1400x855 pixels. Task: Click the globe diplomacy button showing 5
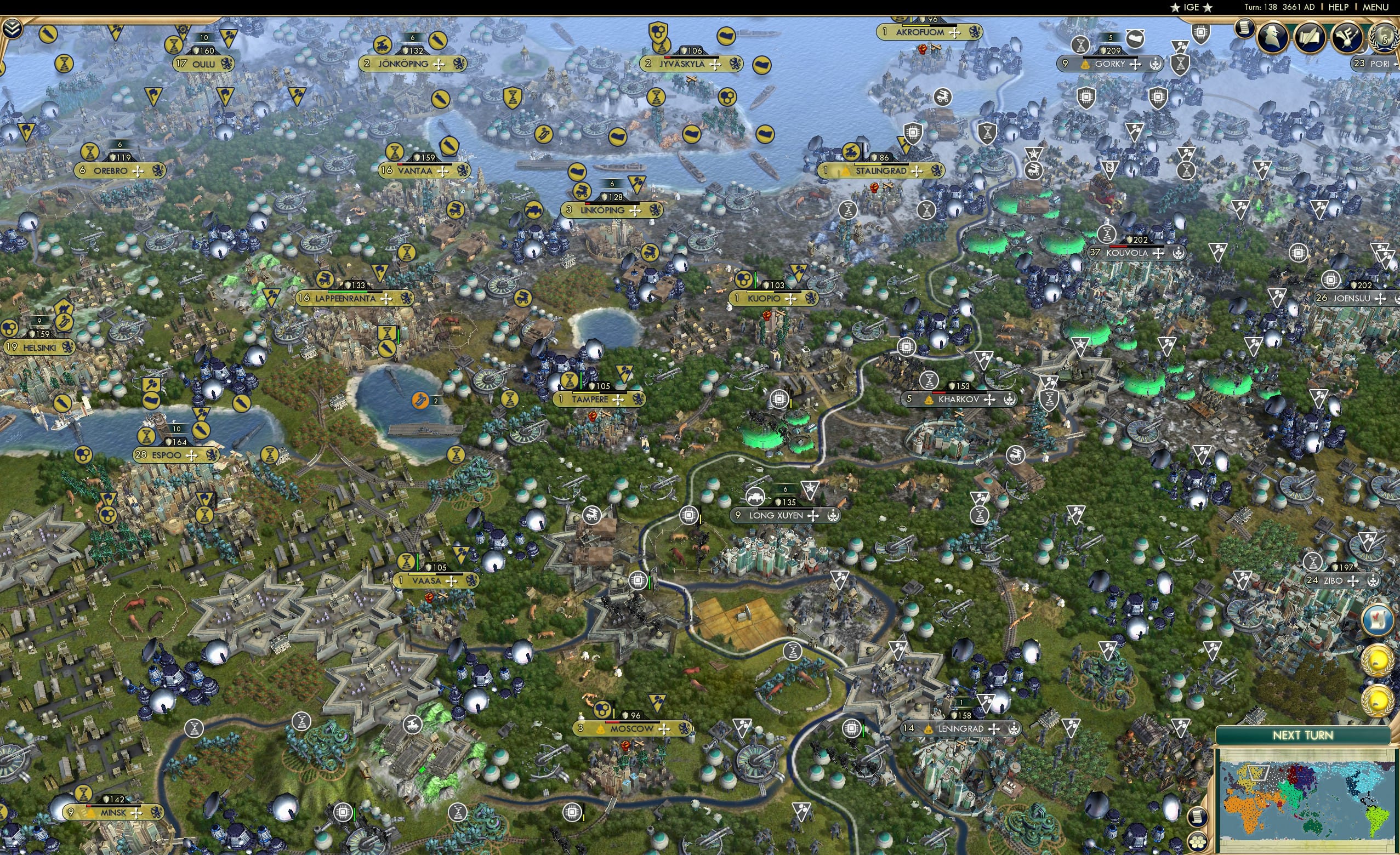[1386, 38]
